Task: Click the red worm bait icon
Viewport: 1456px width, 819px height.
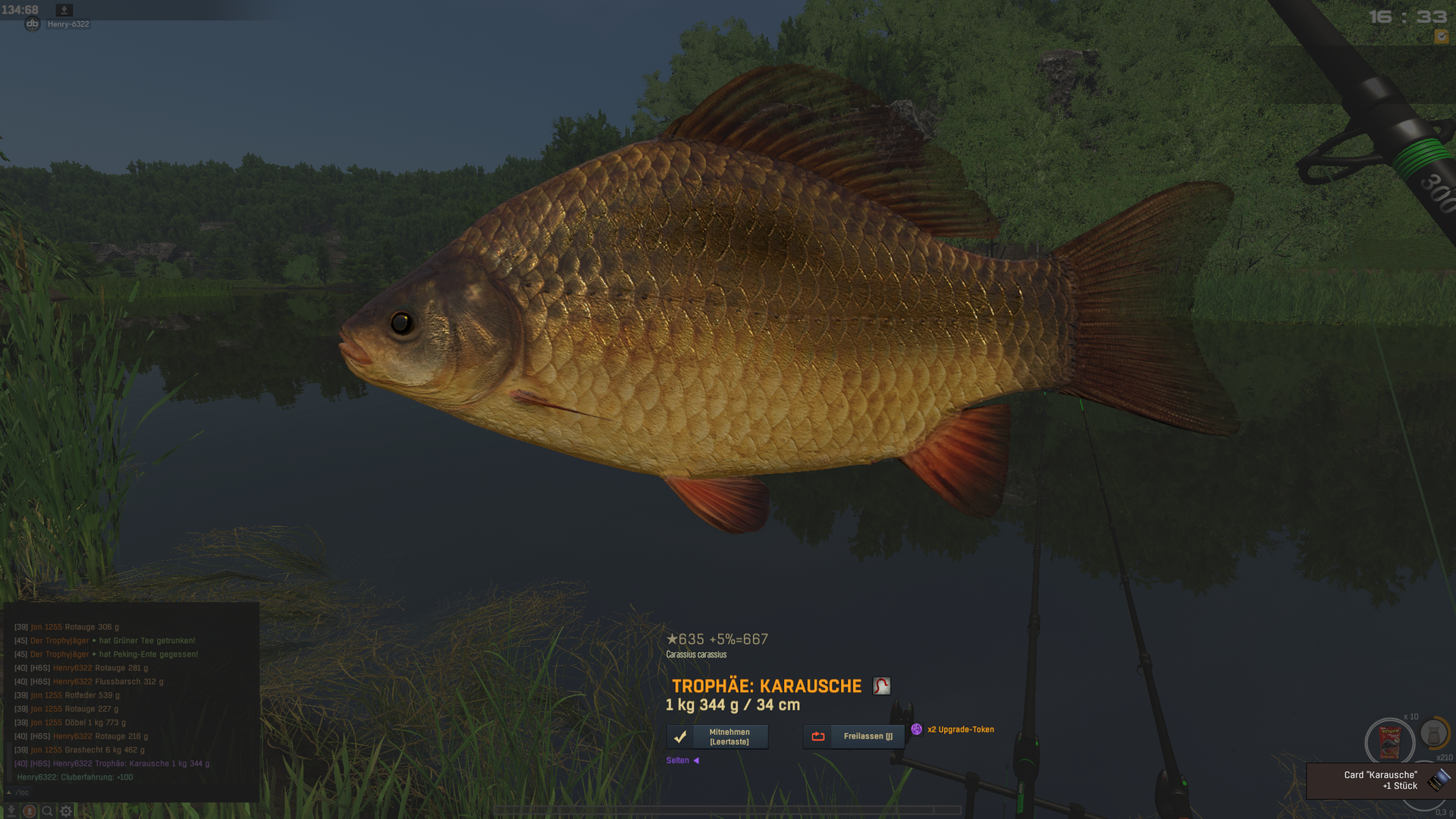Action: click(x=881, y=686)
